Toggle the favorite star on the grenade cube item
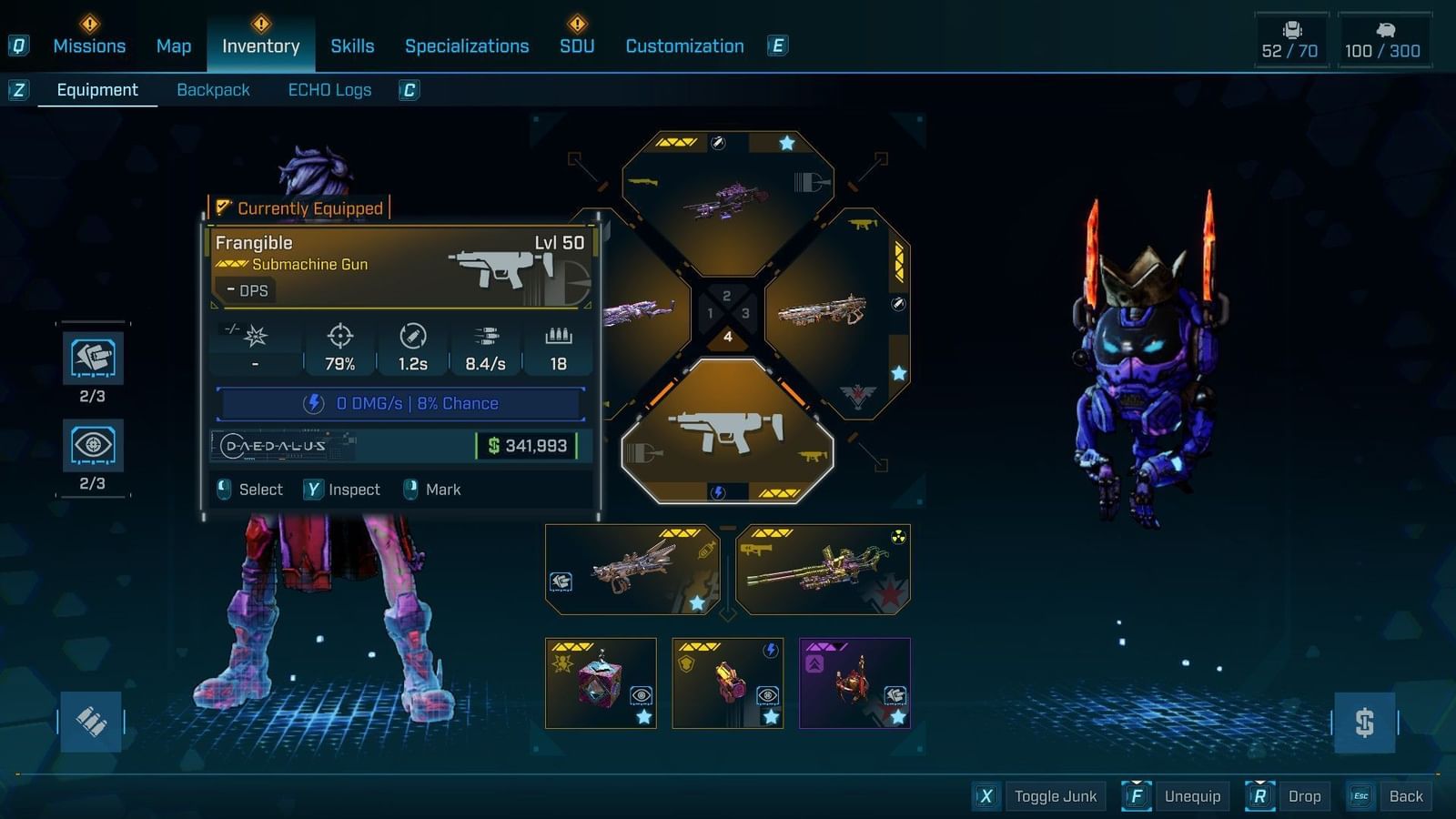 643,718
